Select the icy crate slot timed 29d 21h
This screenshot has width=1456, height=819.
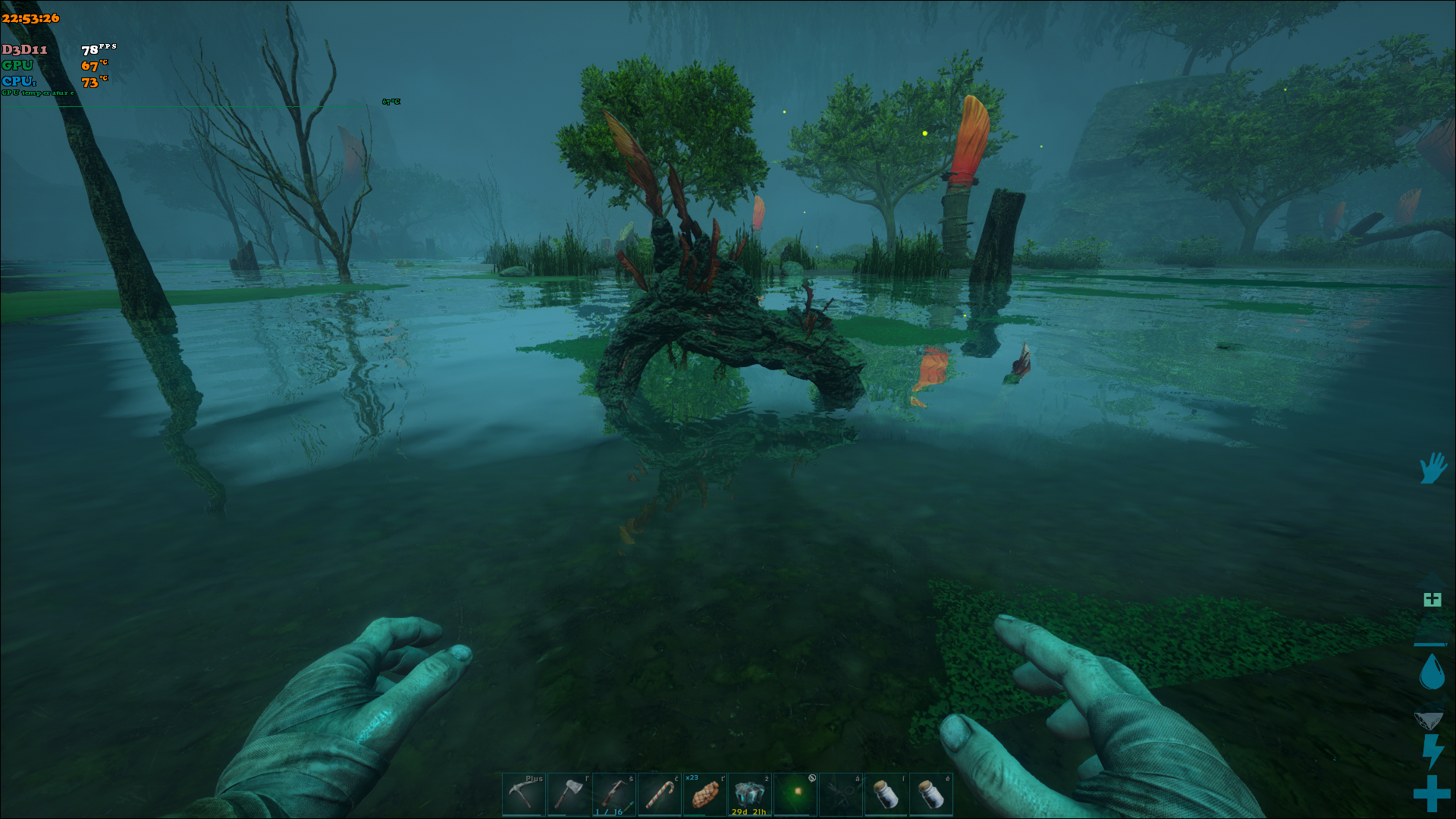click(750, 794)
